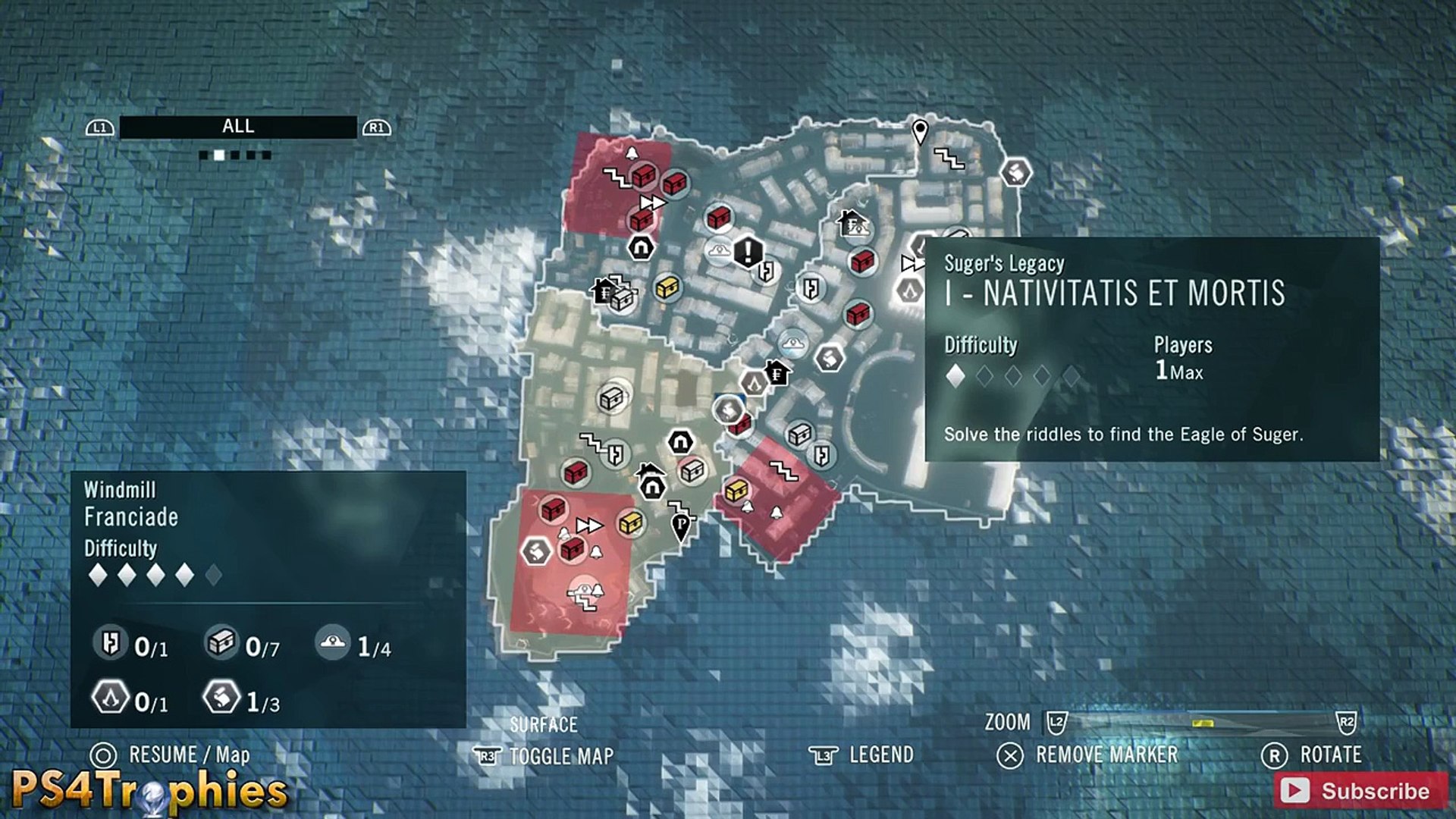Choose the black P pin map marker
The image size is (1456, 819).
(682, 525)
